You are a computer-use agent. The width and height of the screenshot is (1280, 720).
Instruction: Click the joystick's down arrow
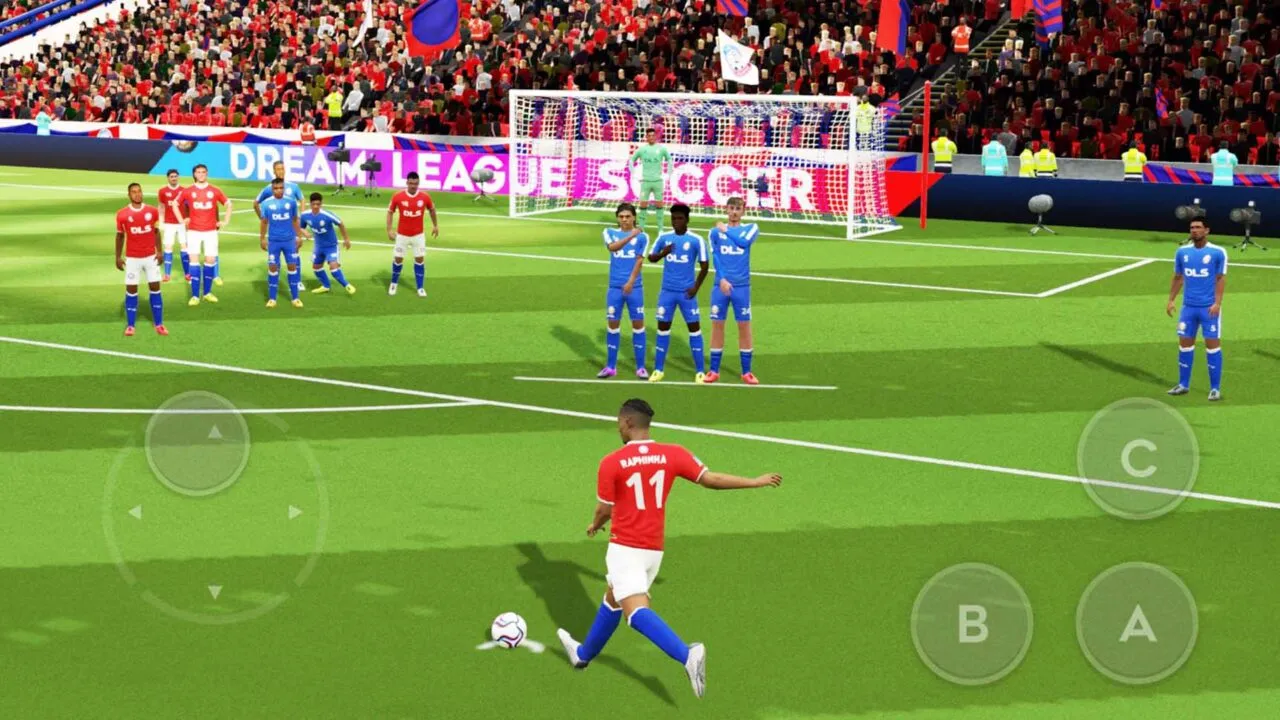tap(214, 592)
